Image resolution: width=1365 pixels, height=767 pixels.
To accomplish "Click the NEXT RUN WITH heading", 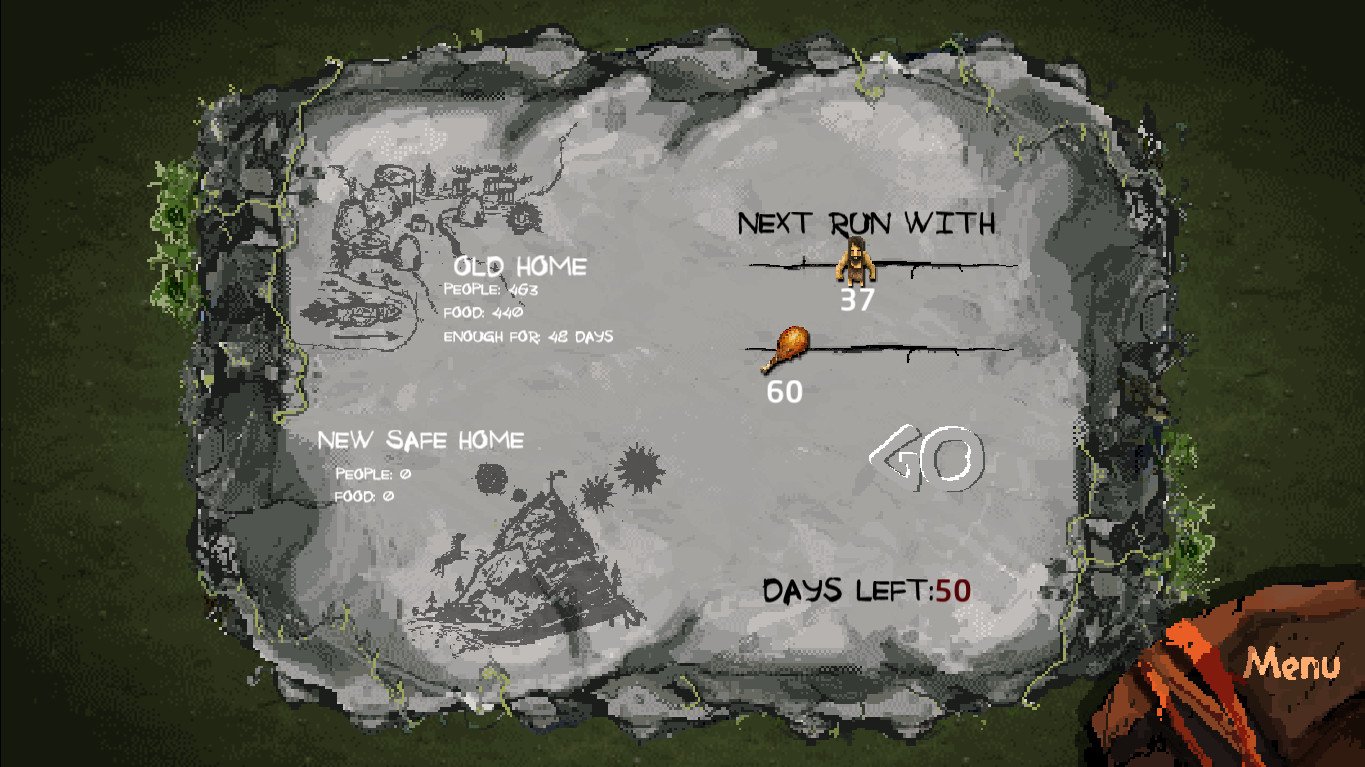I will click(x=866, y=223).
